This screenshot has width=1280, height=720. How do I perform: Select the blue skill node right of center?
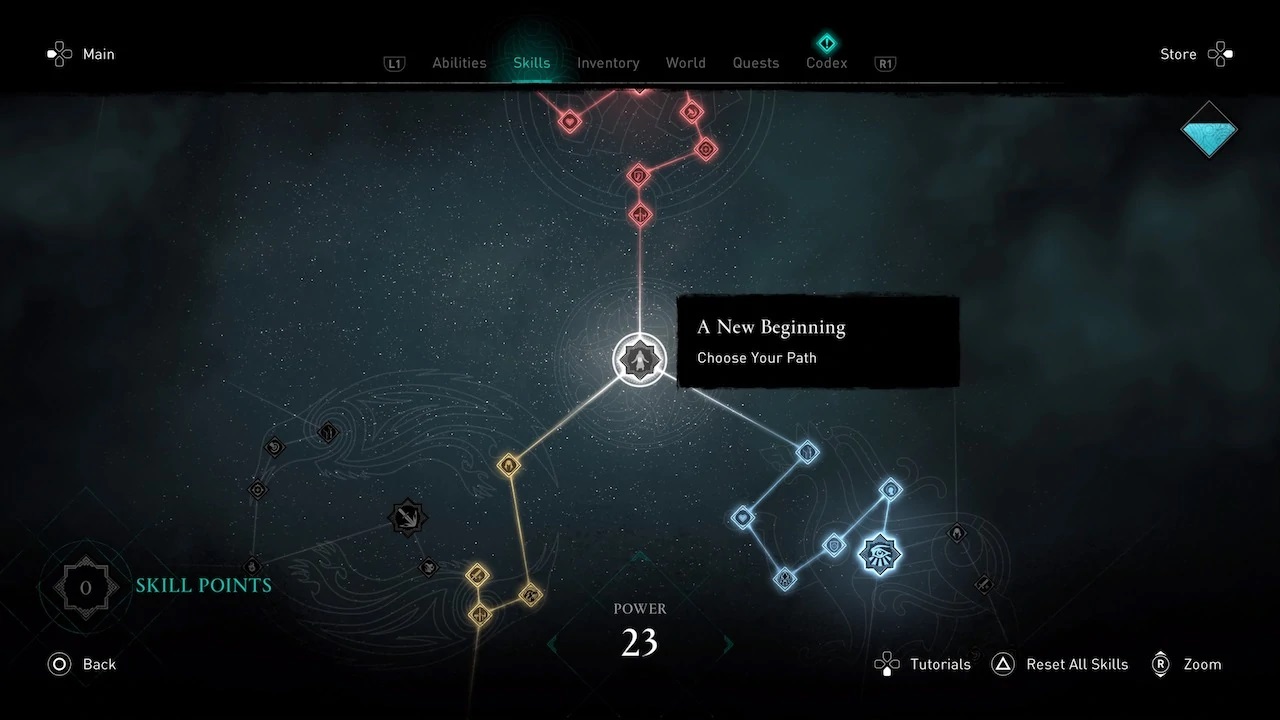(807, 452)
